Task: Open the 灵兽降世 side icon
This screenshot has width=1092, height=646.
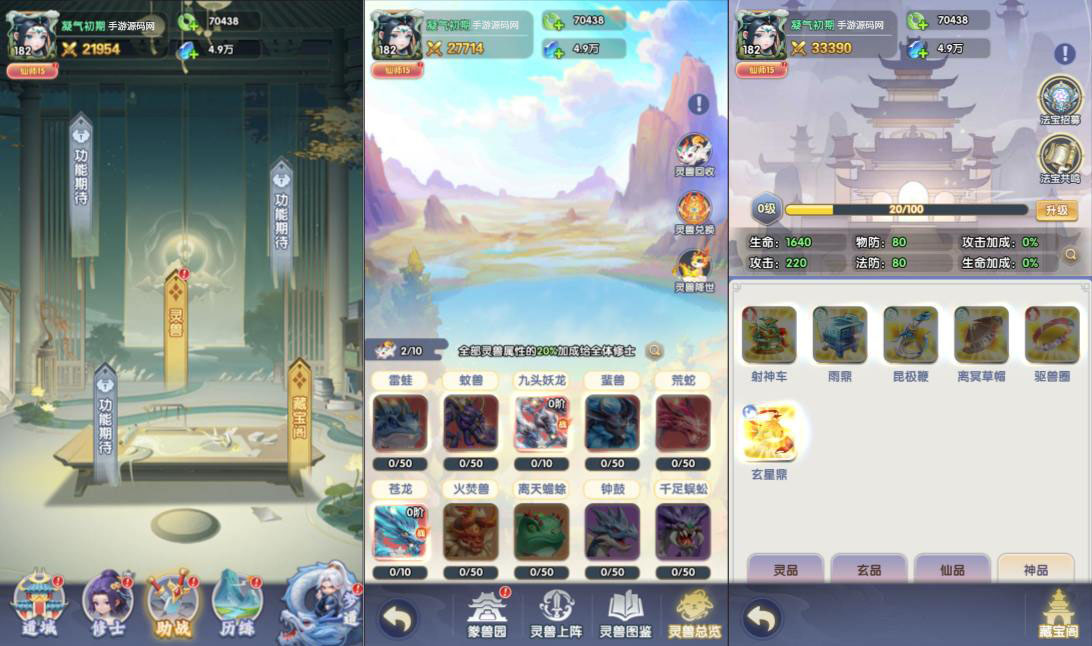Action: tap(694, 269)
